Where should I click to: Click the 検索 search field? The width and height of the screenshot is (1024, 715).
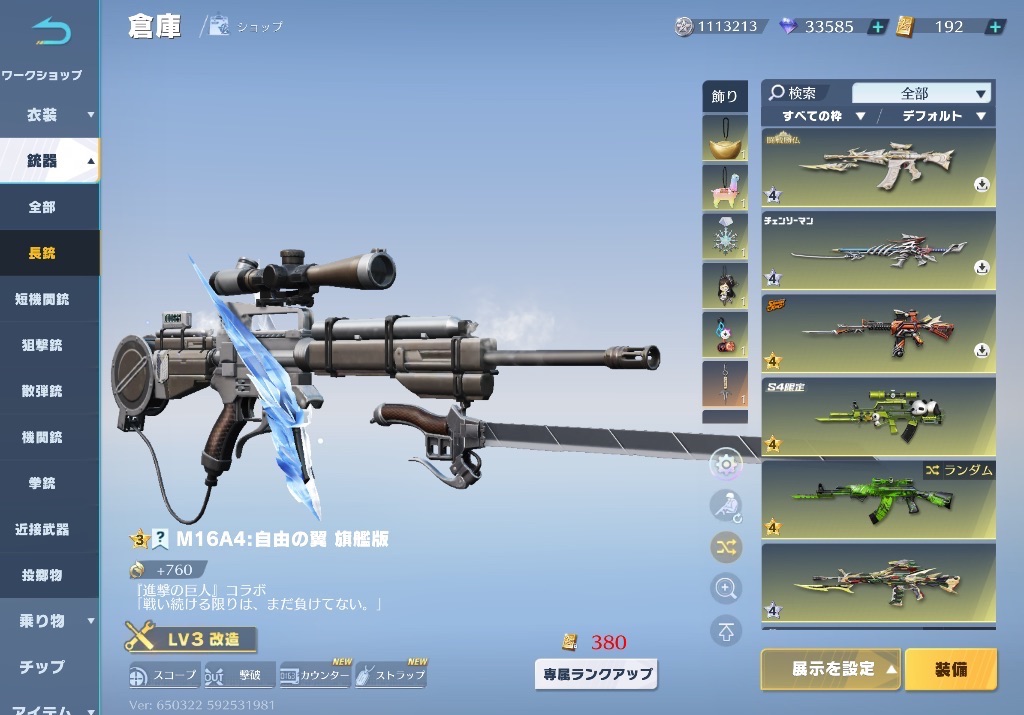pos(804,93)
